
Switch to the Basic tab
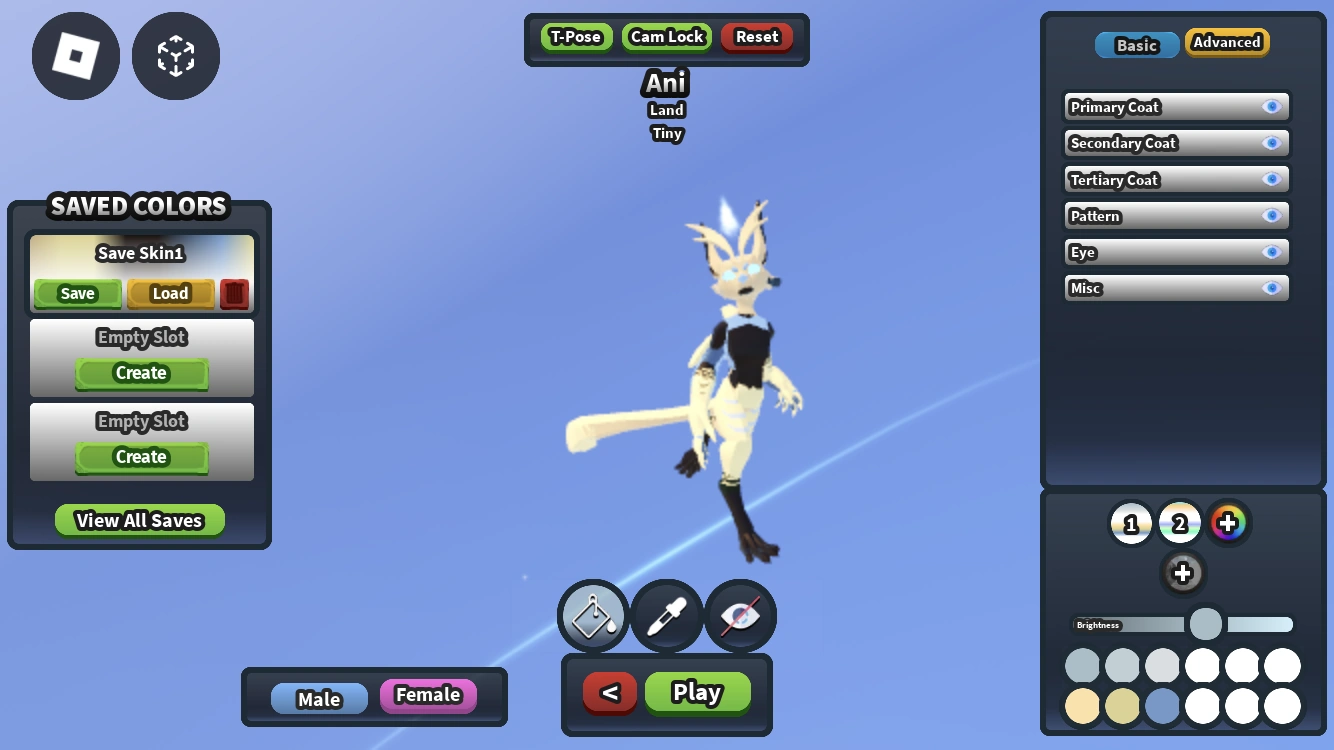(x=1136, y=44)
